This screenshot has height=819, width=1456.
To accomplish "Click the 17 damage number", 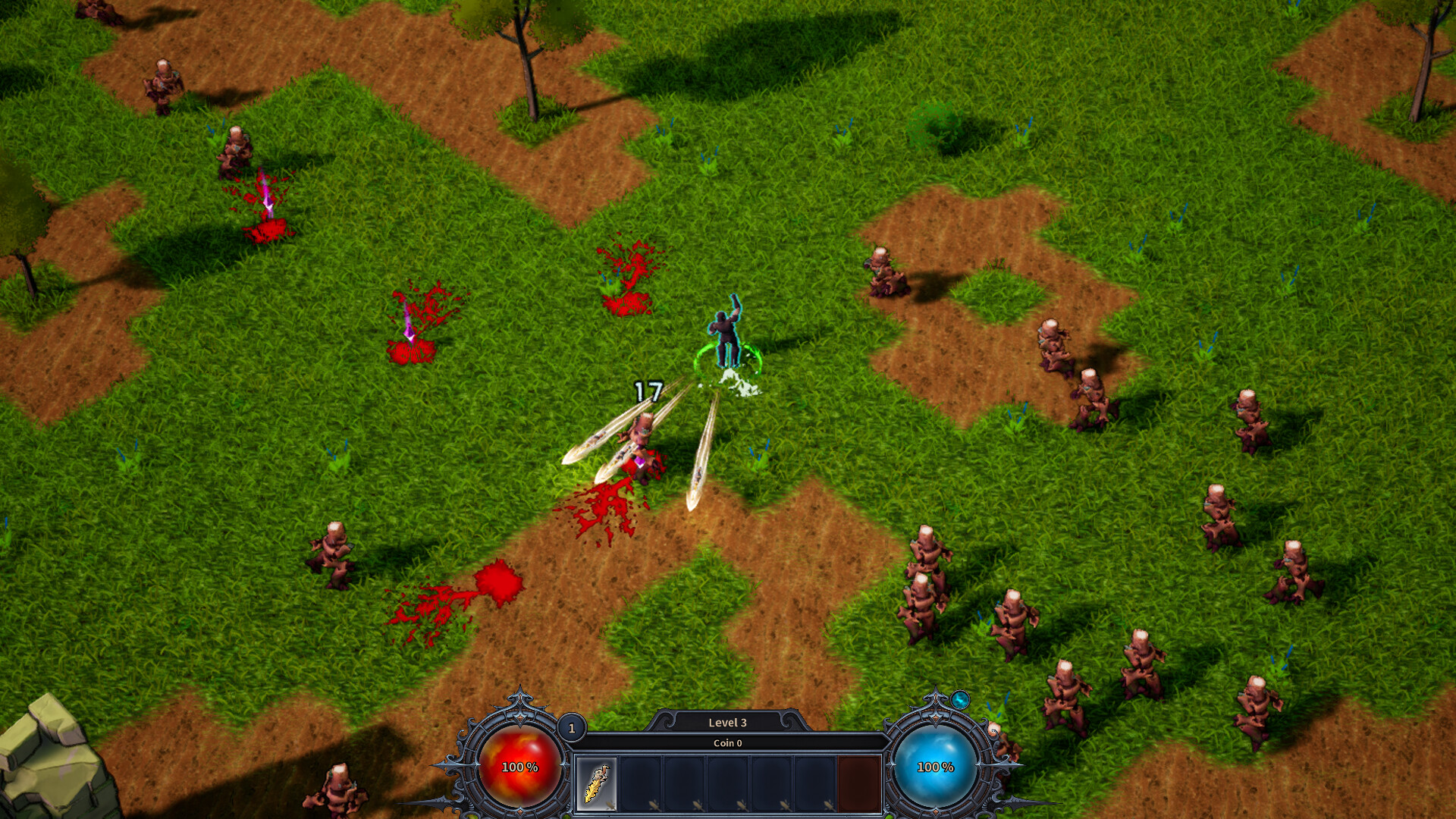I will click(648, 391).
